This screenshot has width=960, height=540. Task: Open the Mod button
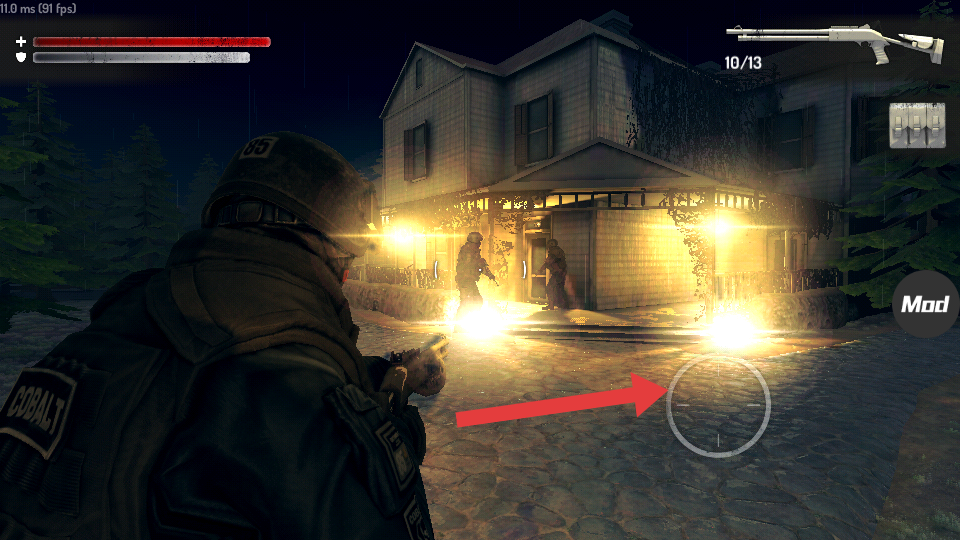point(925,304)
